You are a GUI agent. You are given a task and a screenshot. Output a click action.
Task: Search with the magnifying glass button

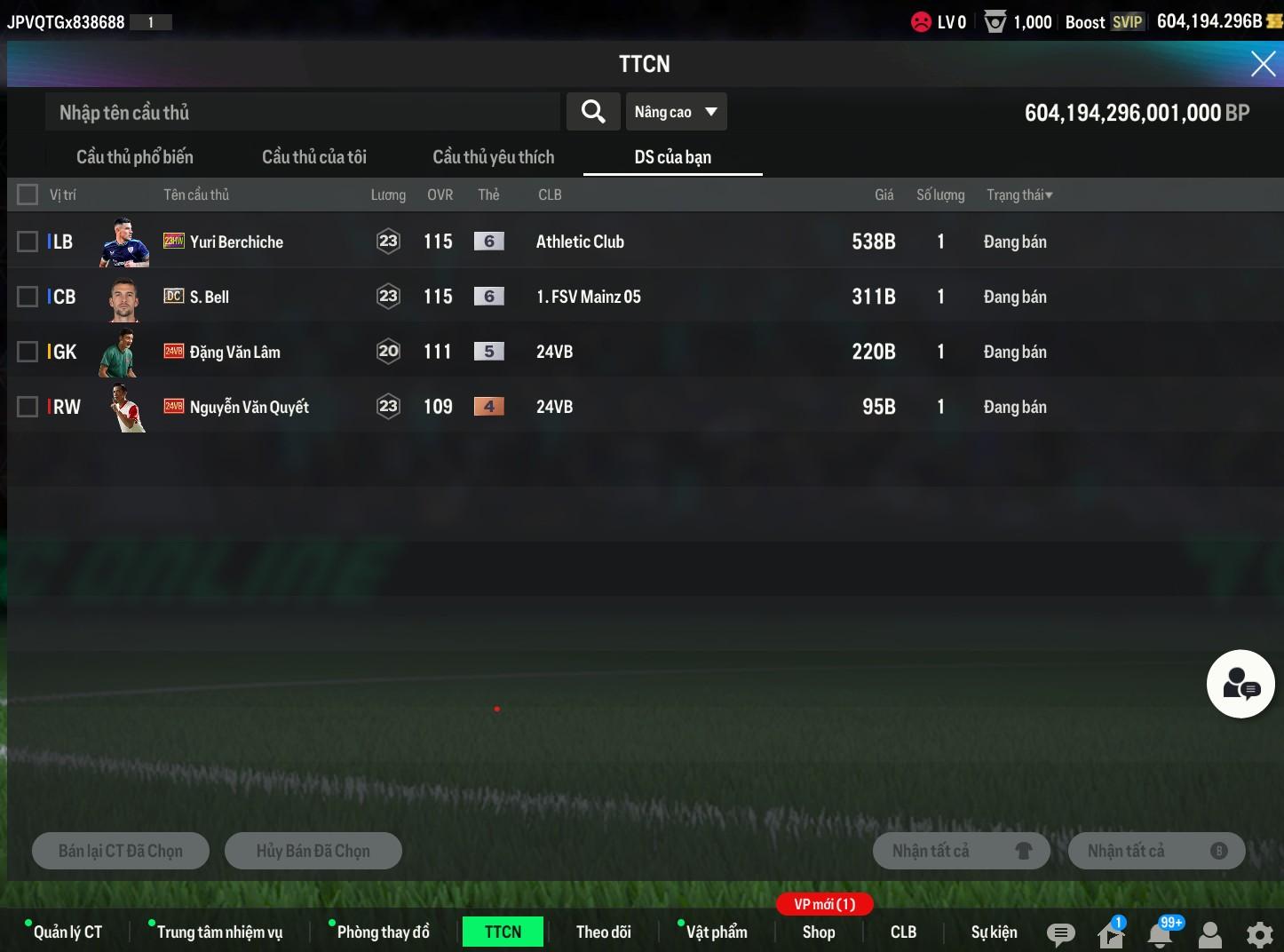593,112
